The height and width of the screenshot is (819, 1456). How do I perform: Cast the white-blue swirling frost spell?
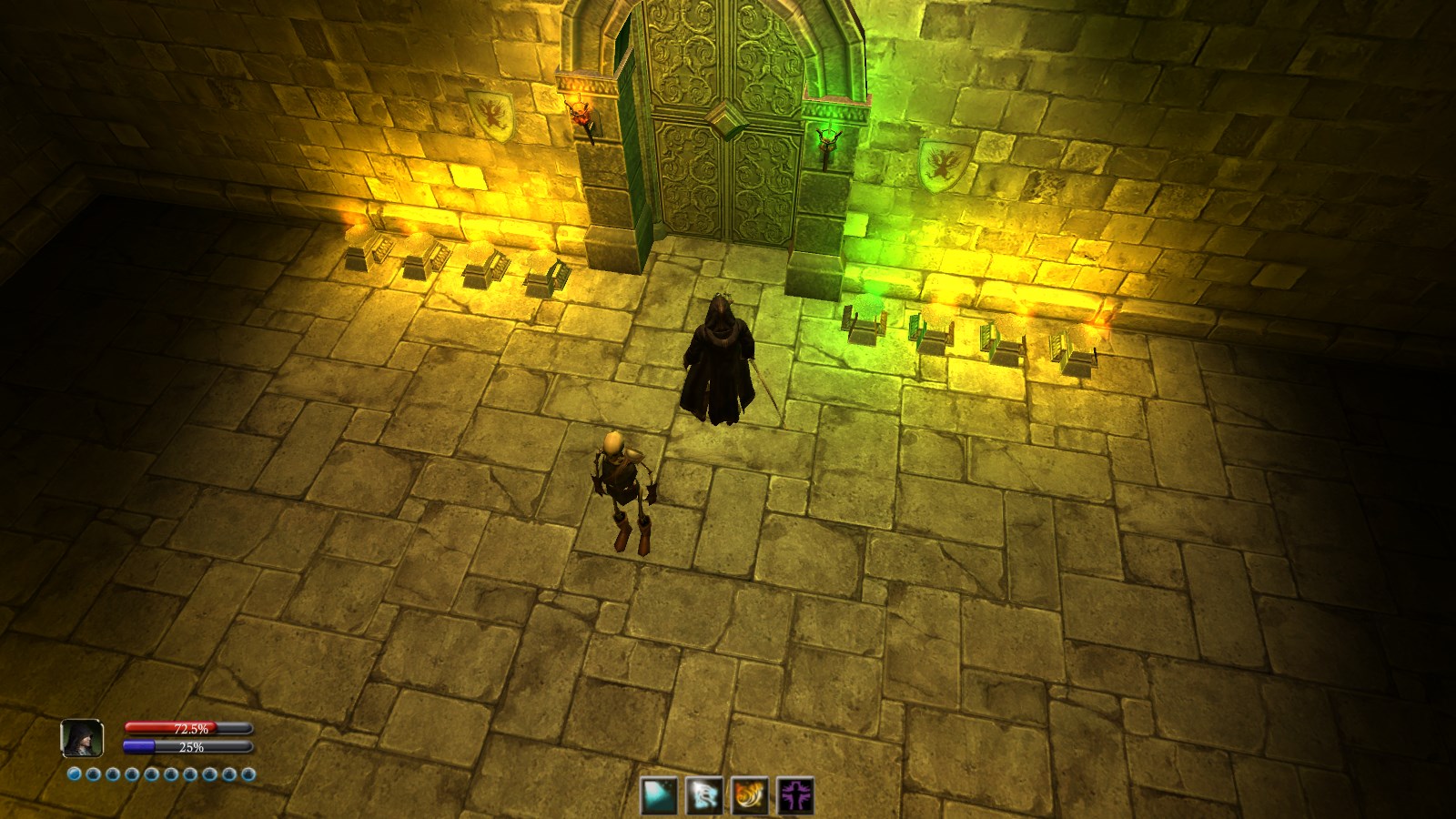click(703, 795)
